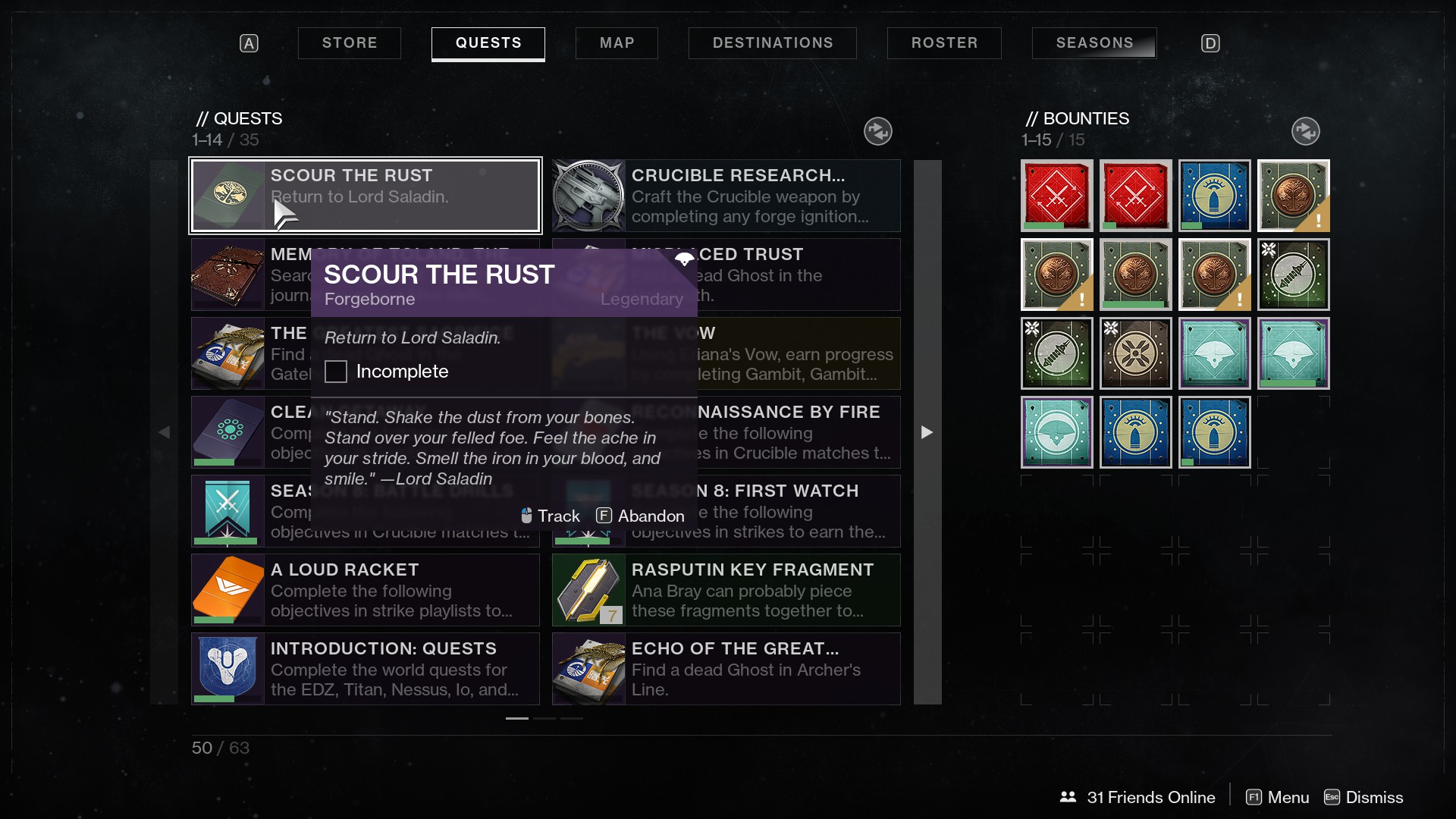The image size is (1456, 819).
Task: Go to the previous quests page
Action: (x=164, y=432)
